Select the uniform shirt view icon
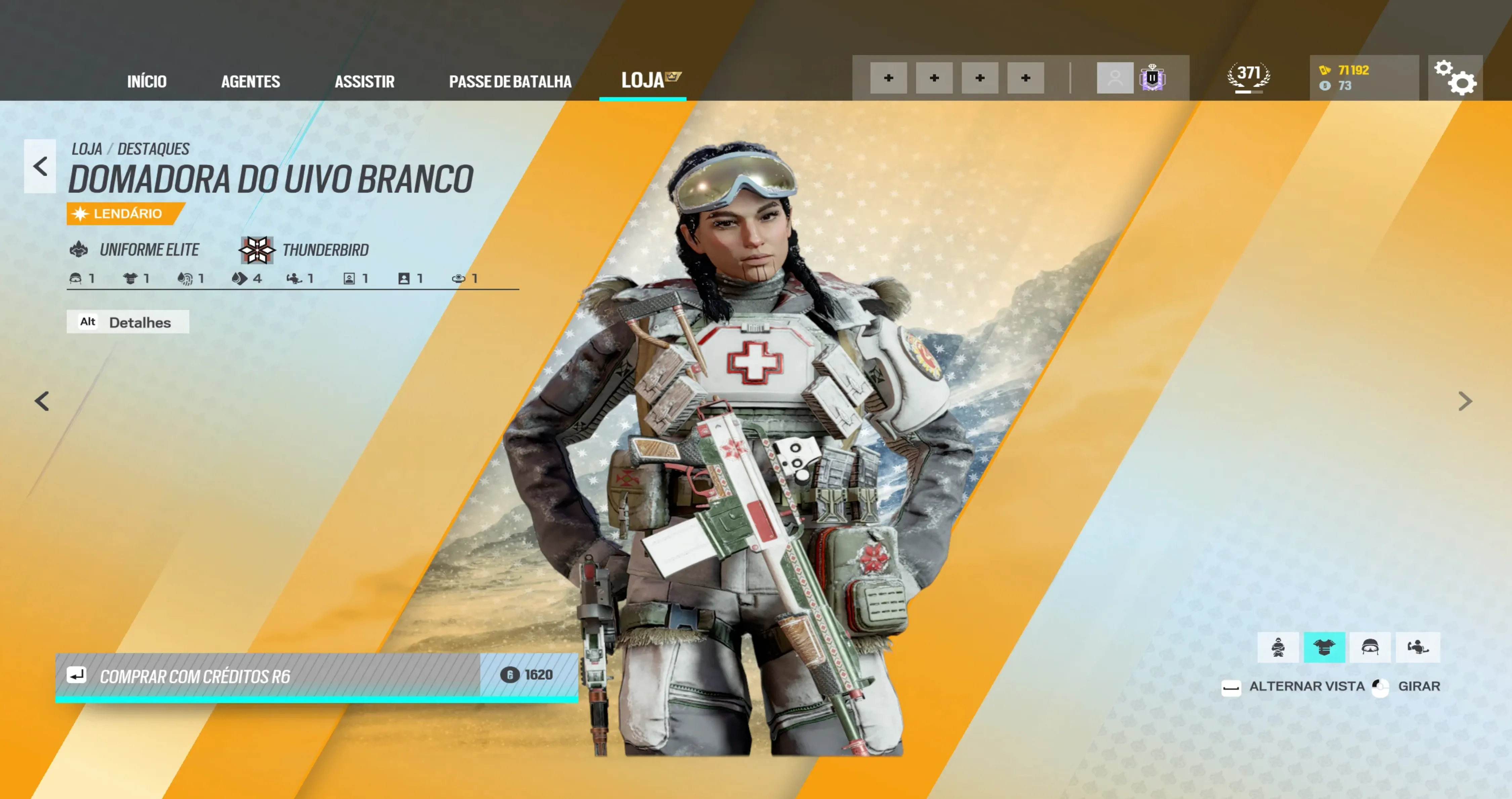 (x=1324, y=647)
